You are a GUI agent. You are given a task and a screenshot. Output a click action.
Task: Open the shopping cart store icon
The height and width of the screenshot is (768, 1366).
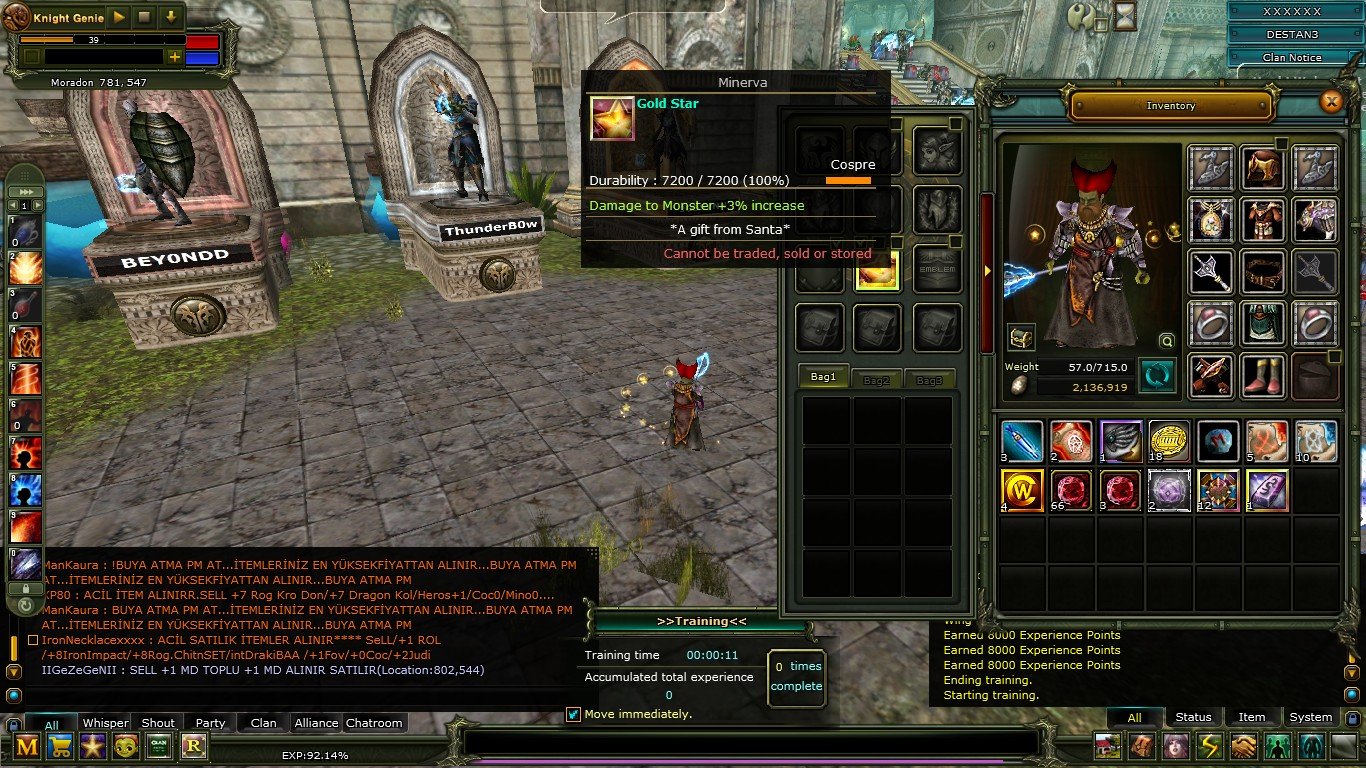[60, 745]
